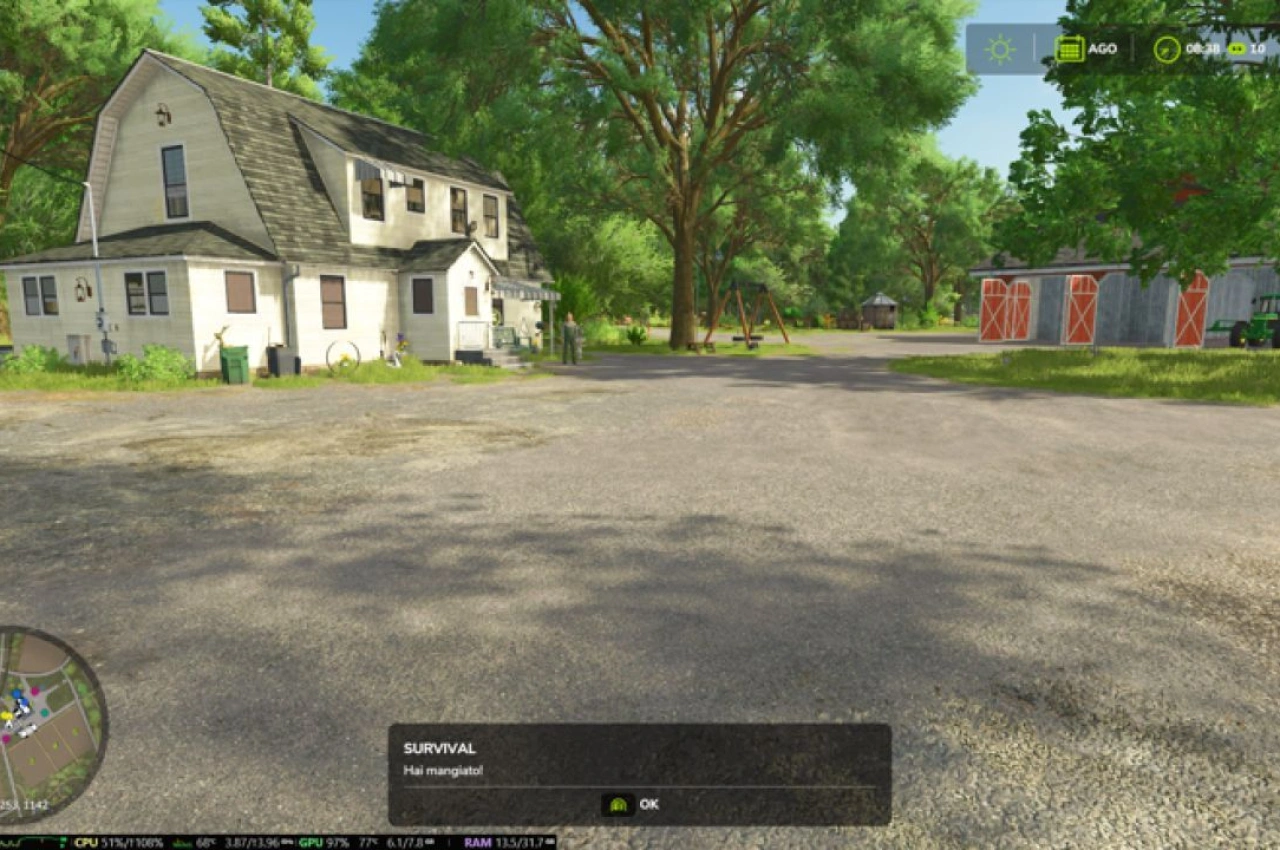Click the CPU label in performance overlay
The image size is (1280, 850).
pos(87,843)
